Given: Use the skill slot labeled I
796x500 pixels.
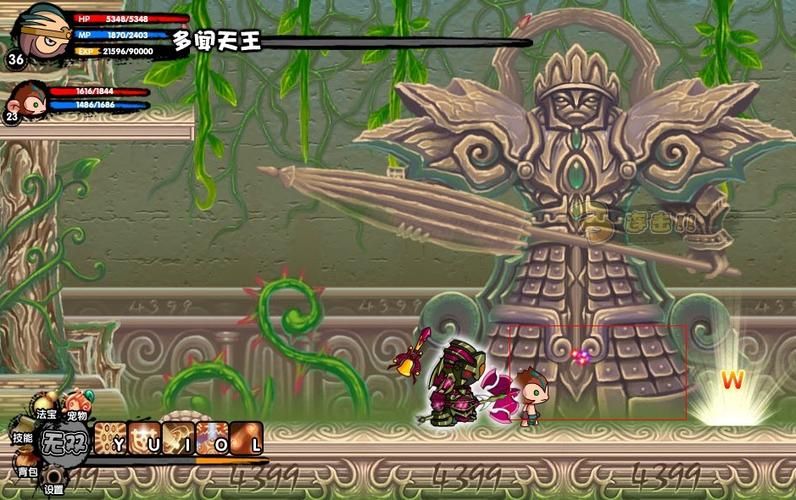Looking at the screenshot, I should click(178, 440).
